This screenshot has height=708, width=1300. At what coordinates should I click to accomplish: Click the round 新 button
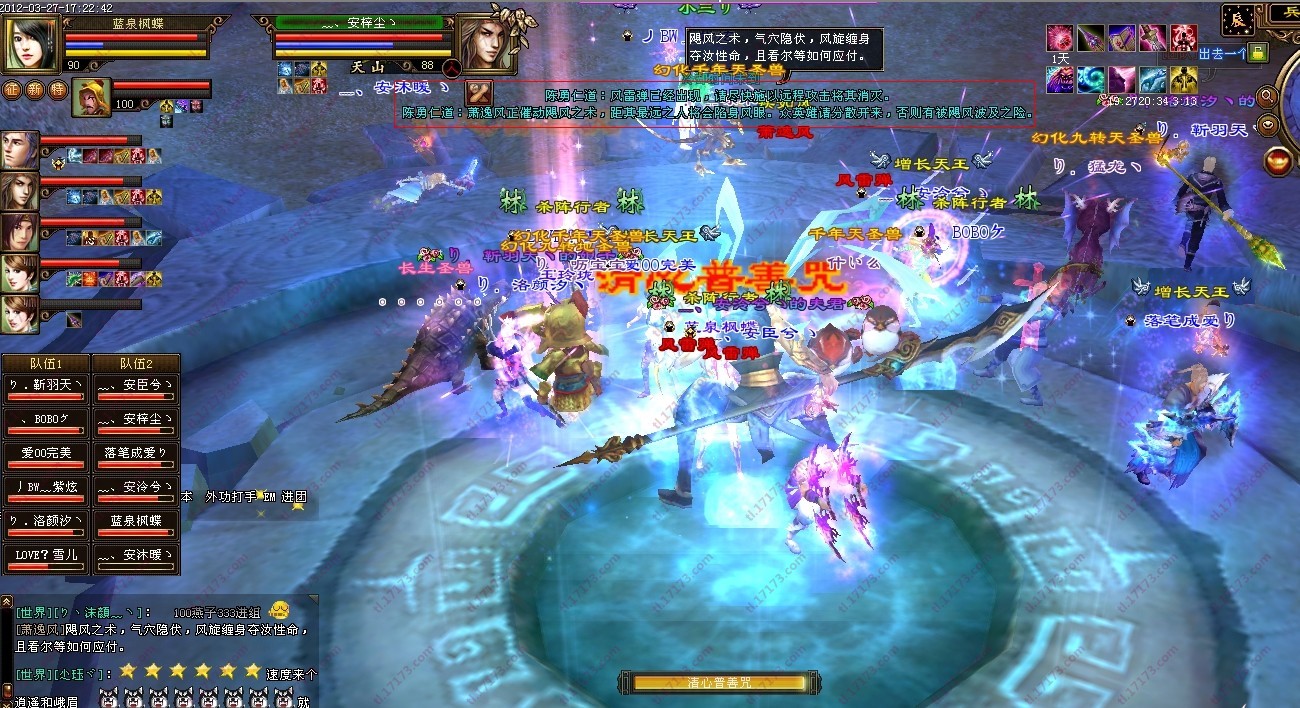tap(35, 89)
